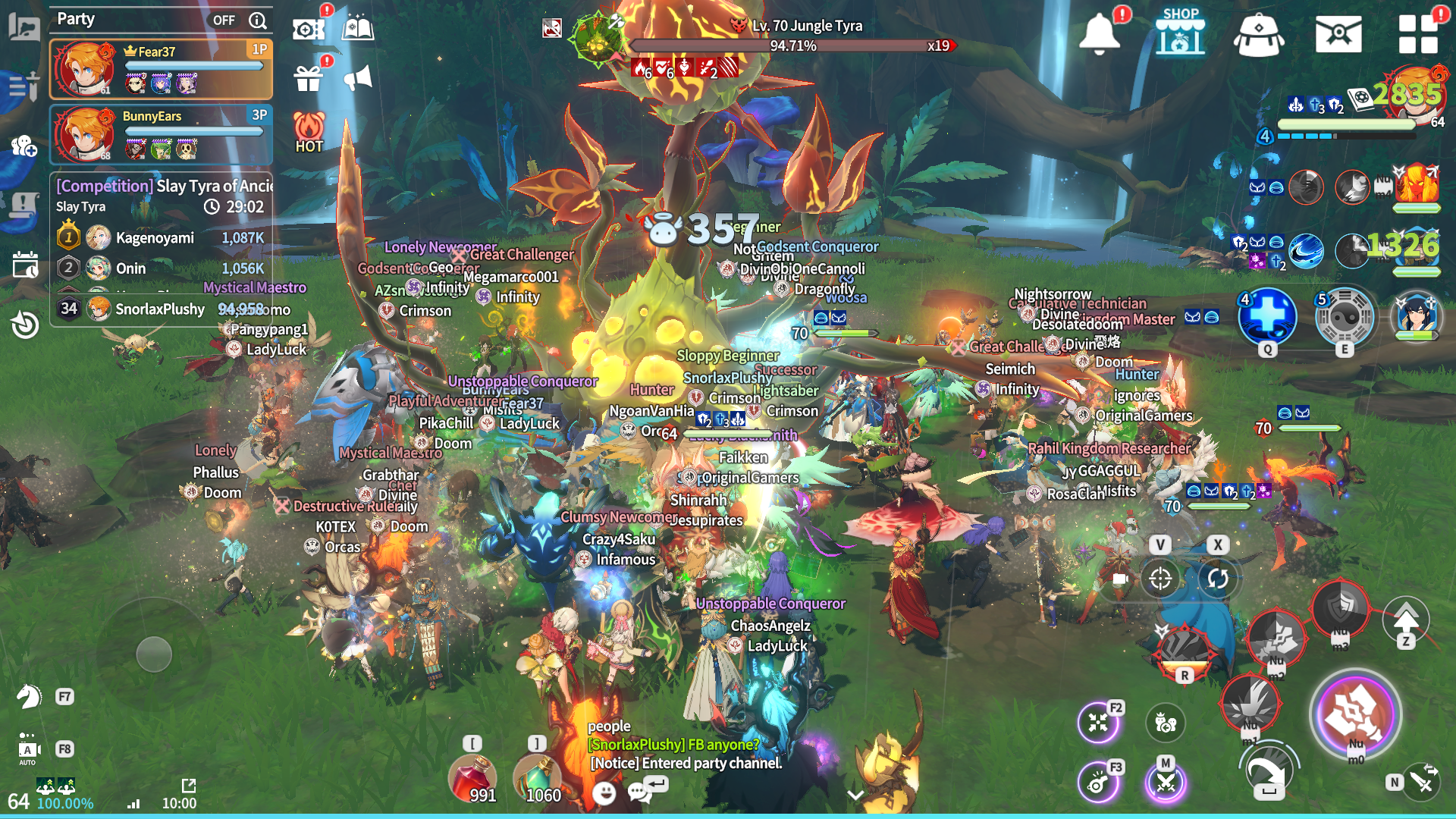Open the notification bell
Image resolution: width=1456 pixels, height=819 pixels.
1099,34
